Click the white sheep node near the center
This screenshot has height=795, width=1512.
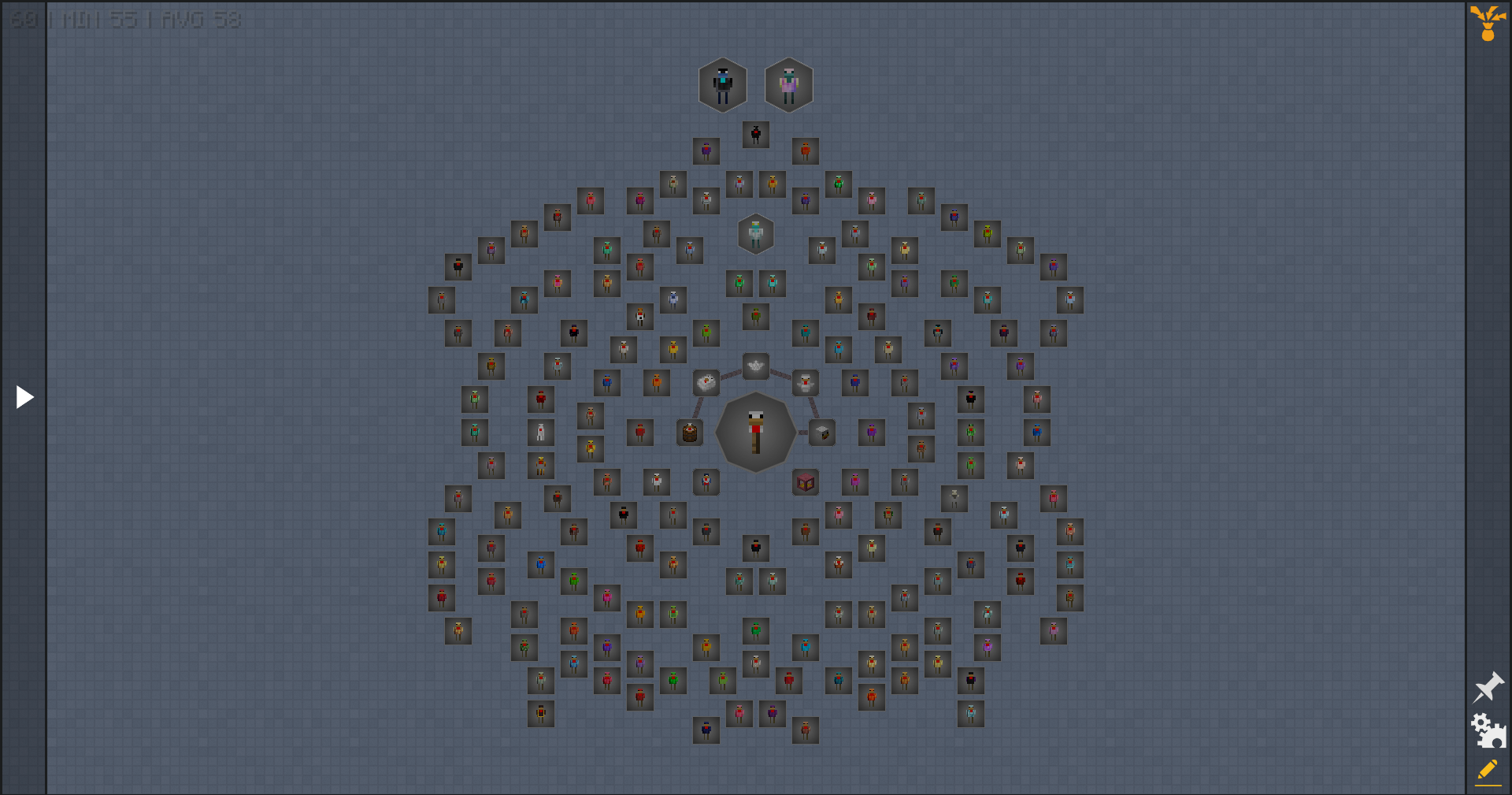tap(706, 383)
